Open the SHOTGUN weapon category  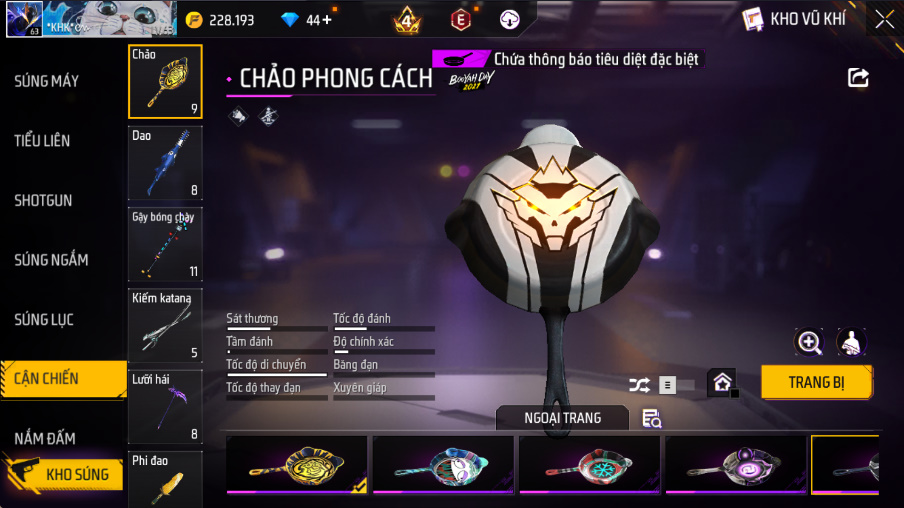point(43,200)
